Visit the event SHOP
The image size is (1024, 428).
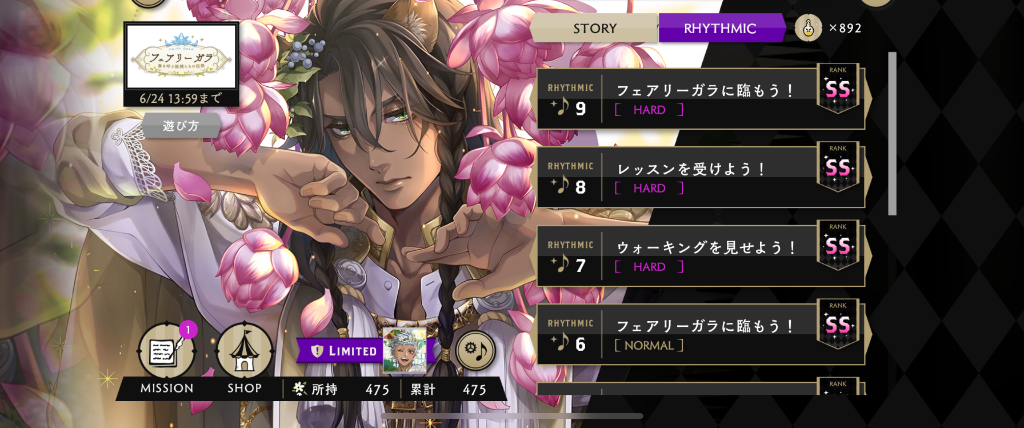pos(244,354)
